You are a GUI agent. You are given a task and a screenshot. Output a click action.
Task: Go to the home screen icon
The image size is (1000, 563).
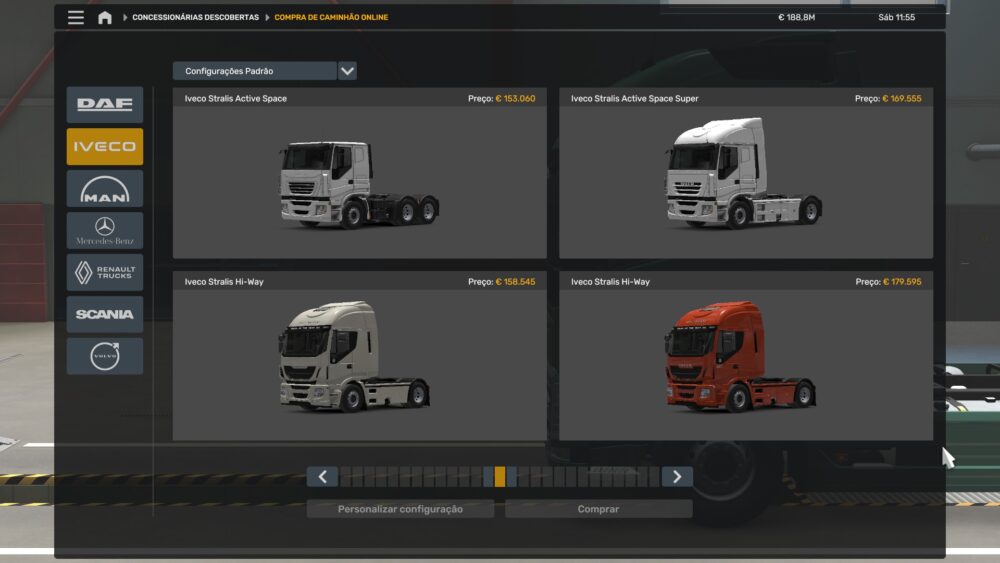click(x=104, y=17)
